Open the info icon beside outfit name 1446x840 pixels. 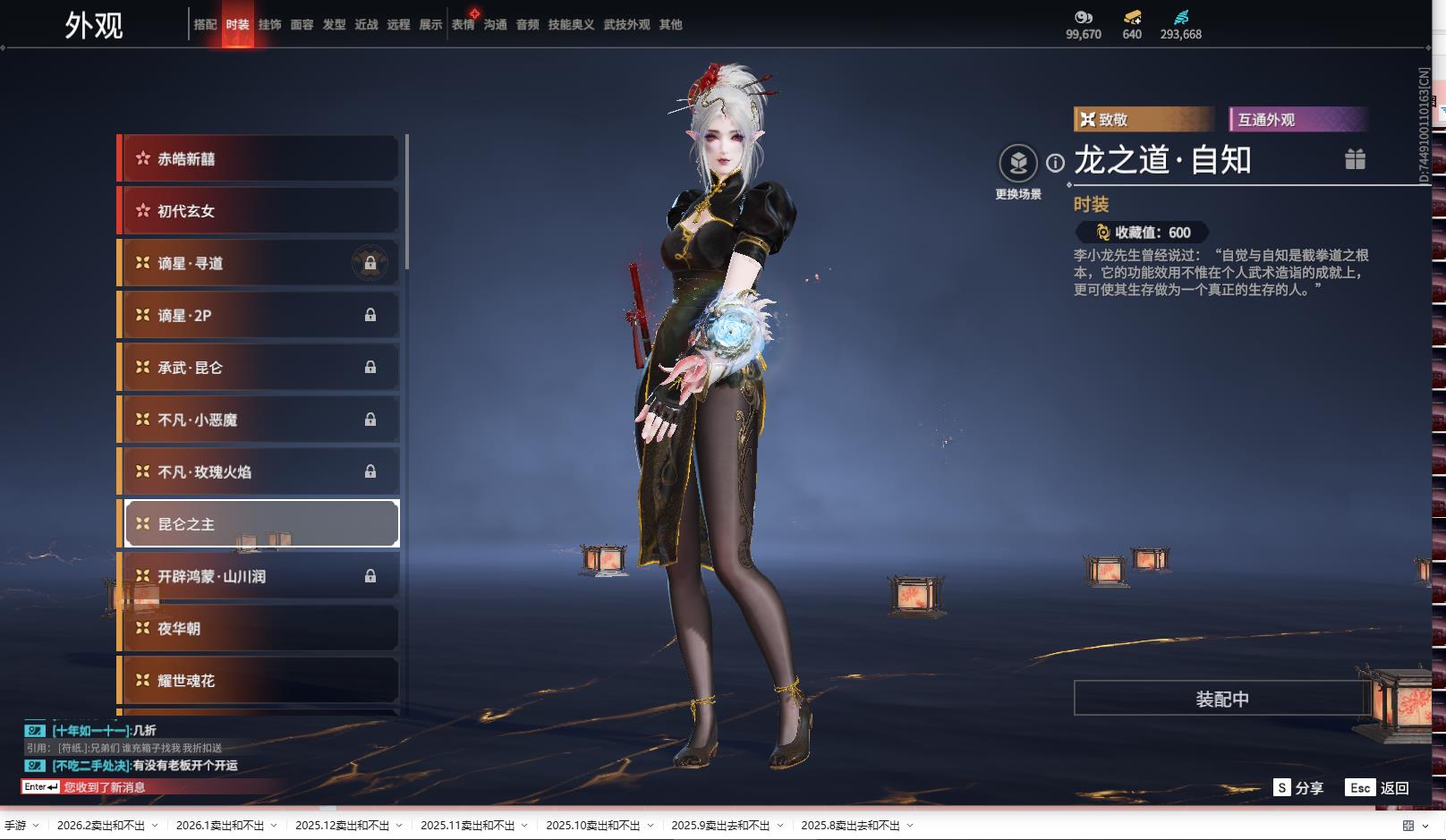[1056, 163]
